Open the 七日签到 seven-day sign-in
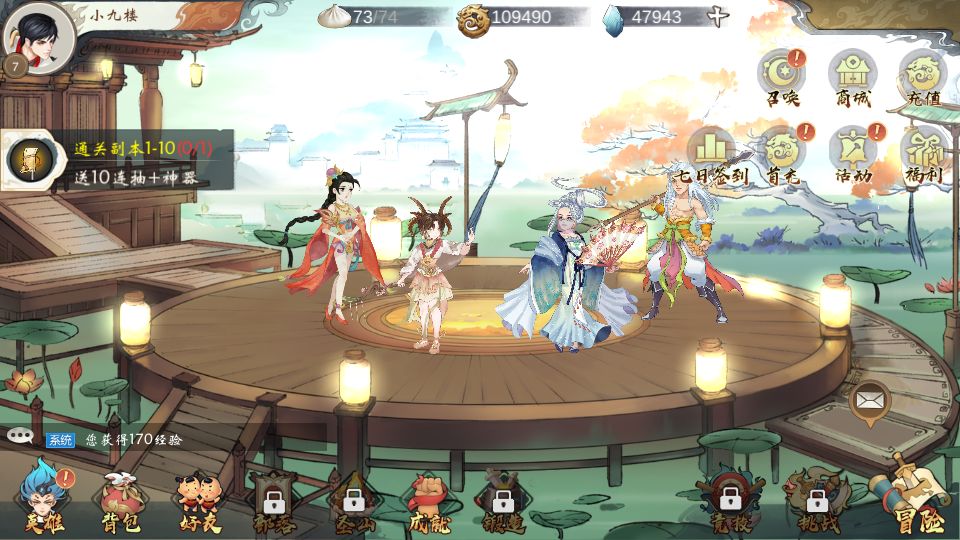The image size is (960, 540). click(711, 155)
